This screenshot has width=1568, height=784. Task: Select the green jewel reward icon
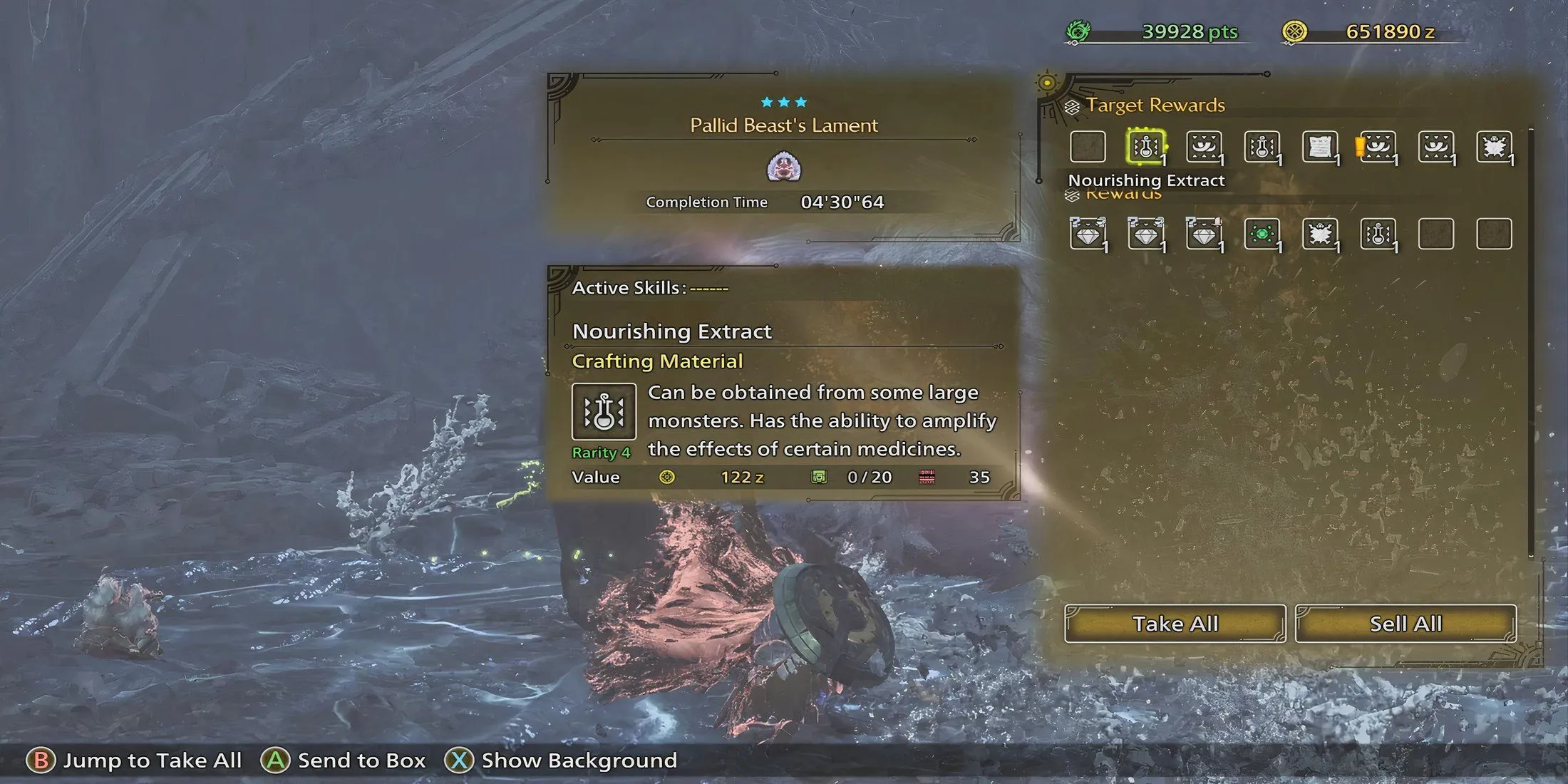click(1263, 234)
